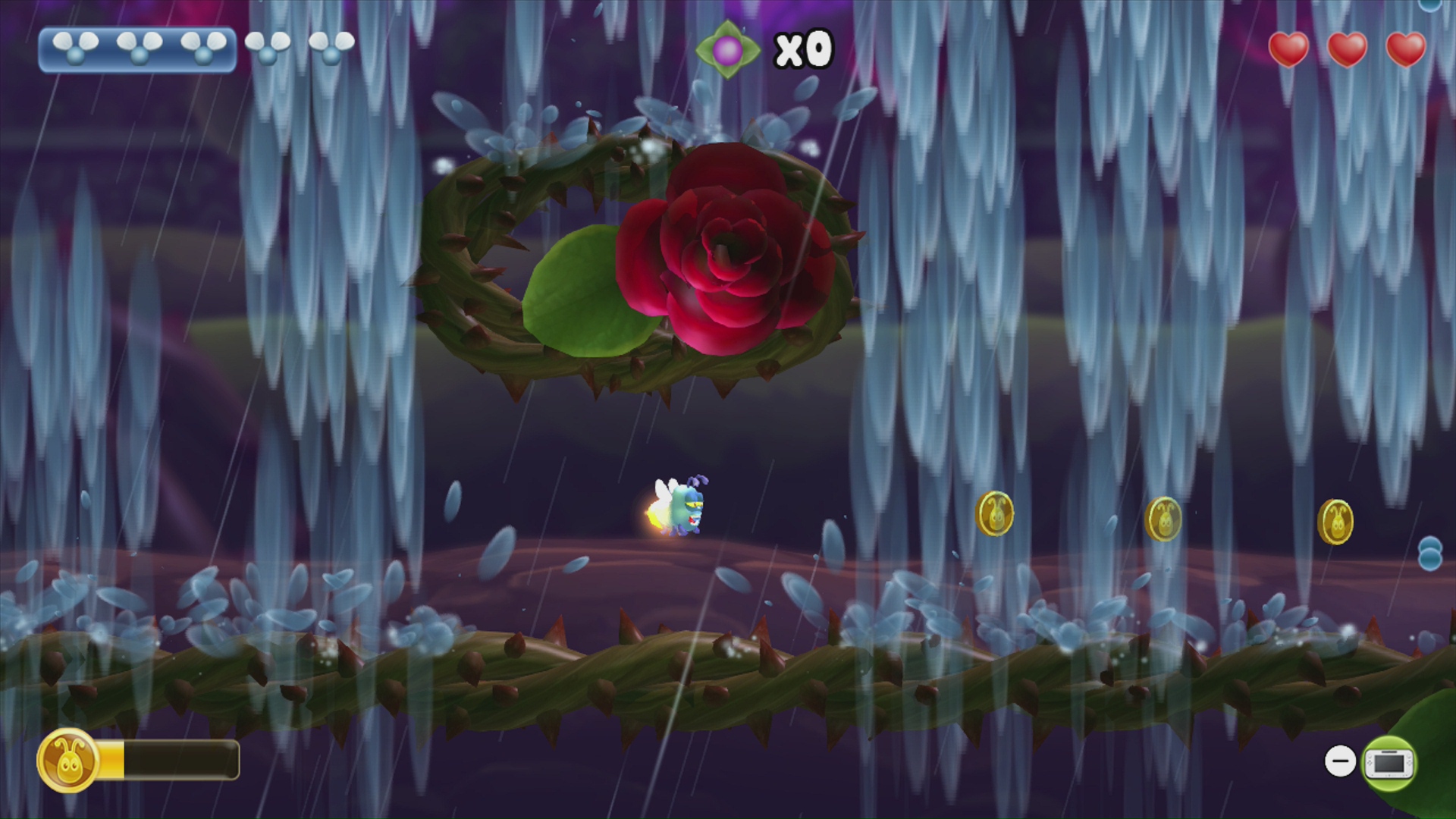The width and height of the screenshot is (1456, 819).
Task: Click the leftmost floating coin on the right
Action: pyautogui.click(x=996, y=514)
